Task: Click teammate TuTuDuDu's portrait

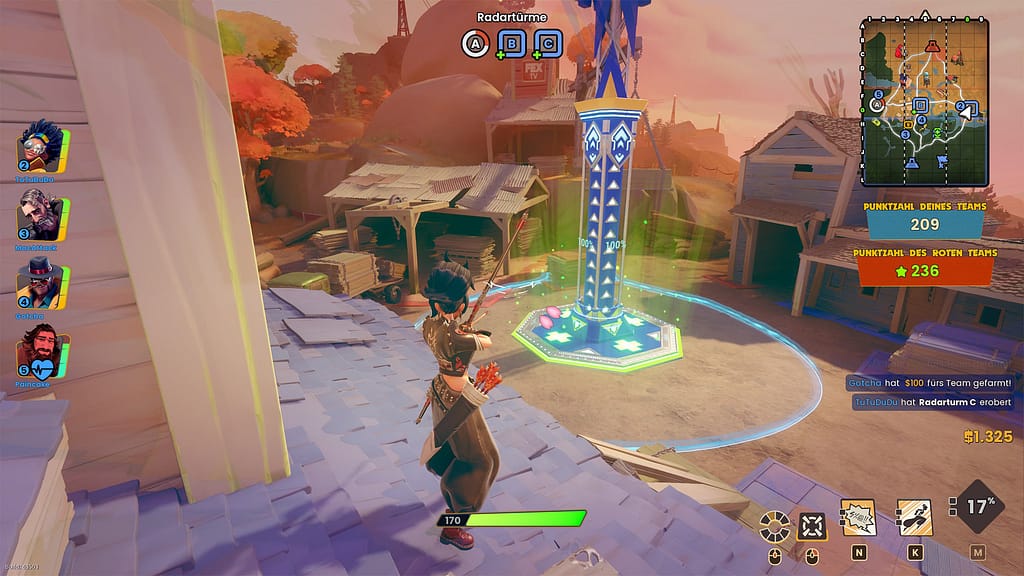Action: point(42,151)
